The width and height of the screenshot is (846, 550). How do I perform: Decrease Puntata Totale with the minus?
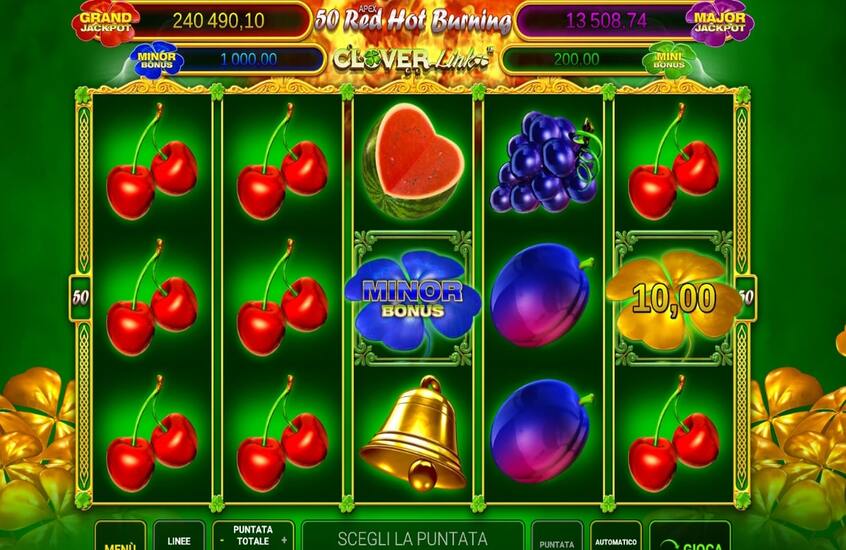[x=222, y=540]
